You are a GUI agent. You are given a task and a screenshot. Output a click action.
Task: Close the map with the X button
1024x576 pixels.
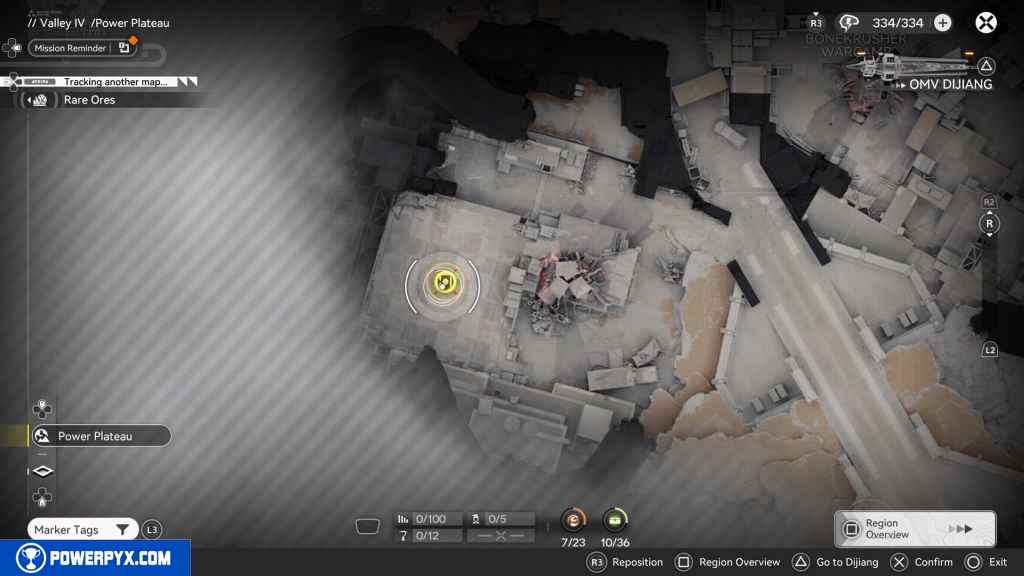click(x=986, y=23)
